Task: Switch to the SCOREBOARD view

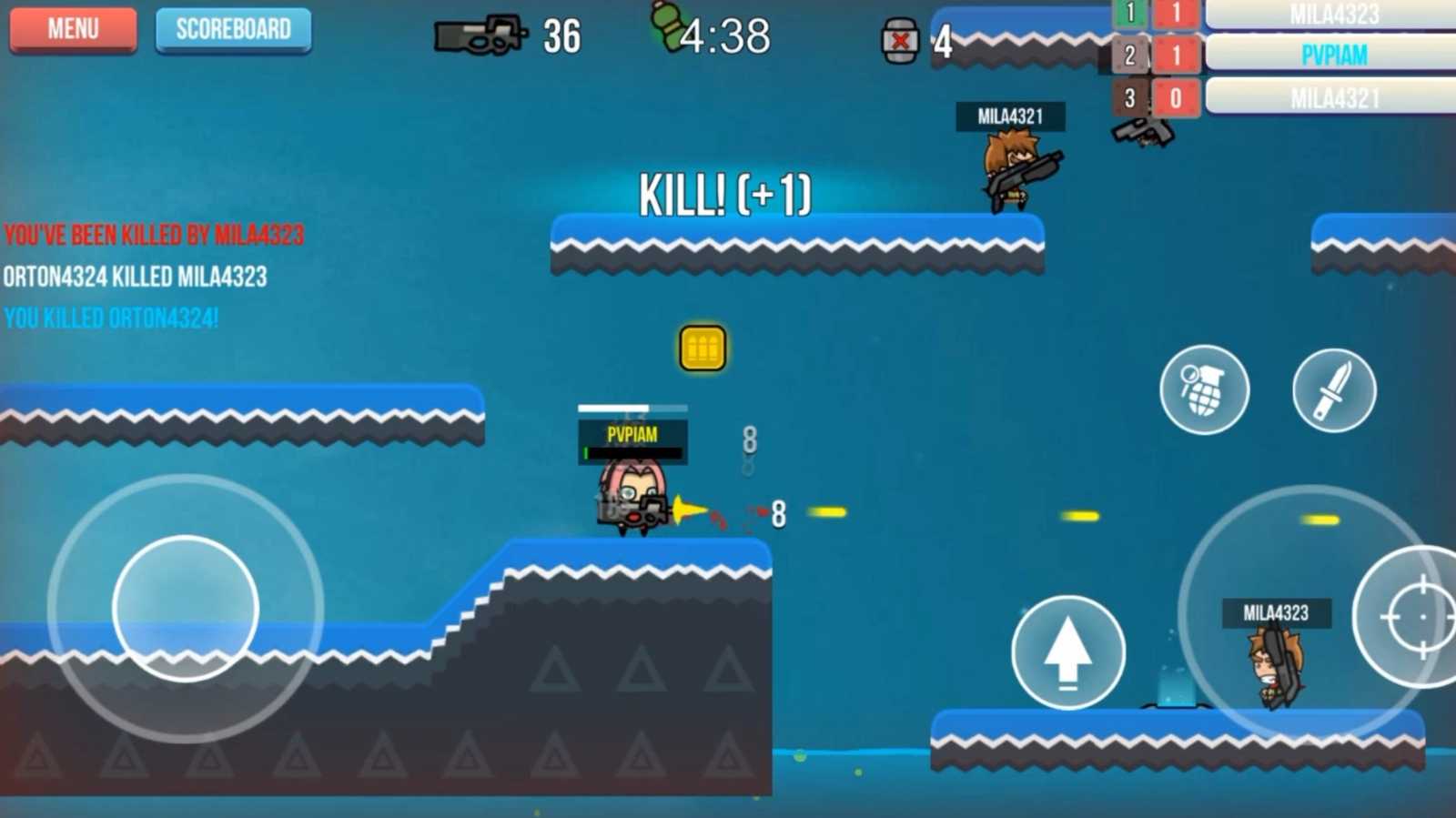Action: point(233,28)
